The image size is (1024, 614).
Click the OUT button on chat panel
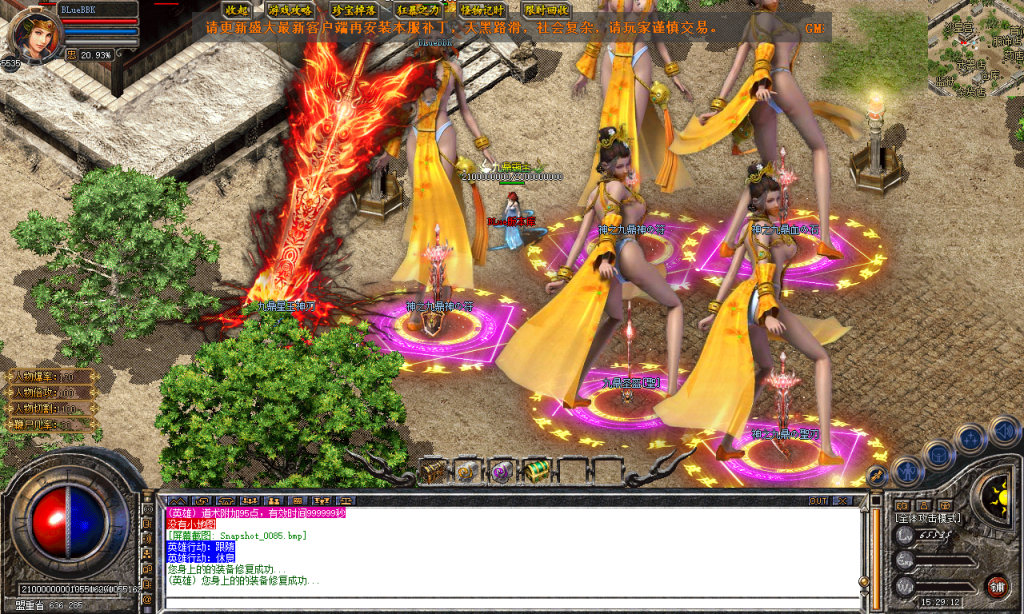818,500
